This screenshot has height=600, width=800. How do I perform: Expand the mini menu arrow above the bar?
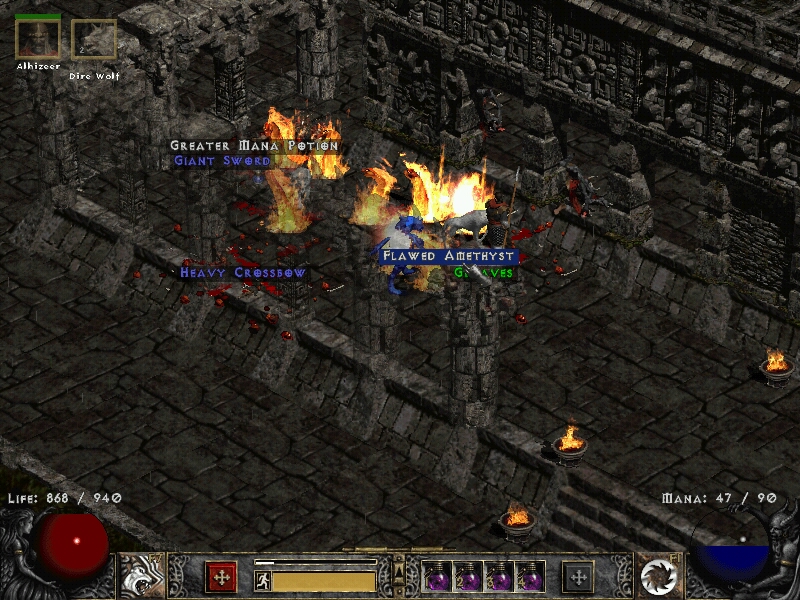click(x=399, y=571)
